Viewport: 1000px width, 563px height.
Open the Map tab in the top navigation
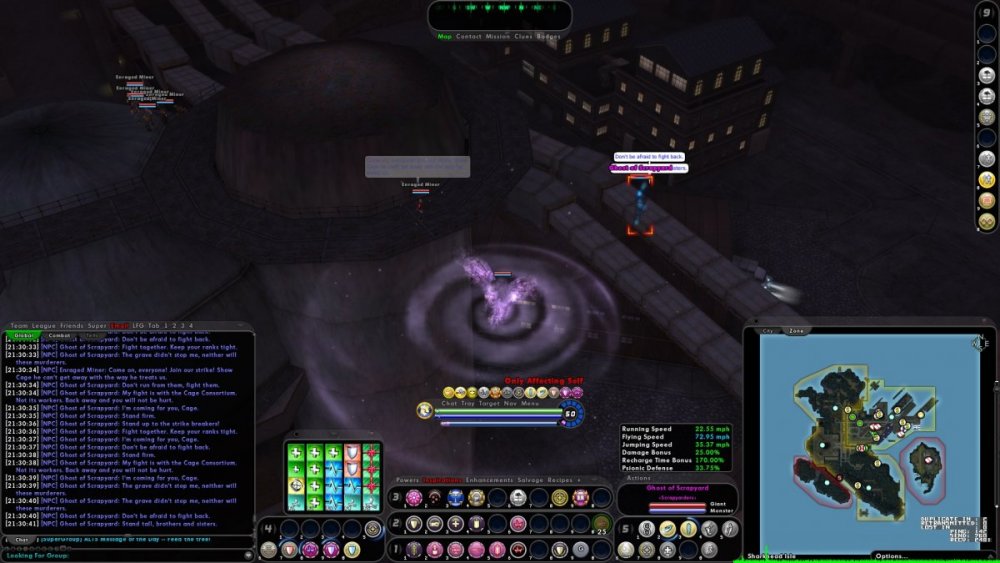(445, 37)
